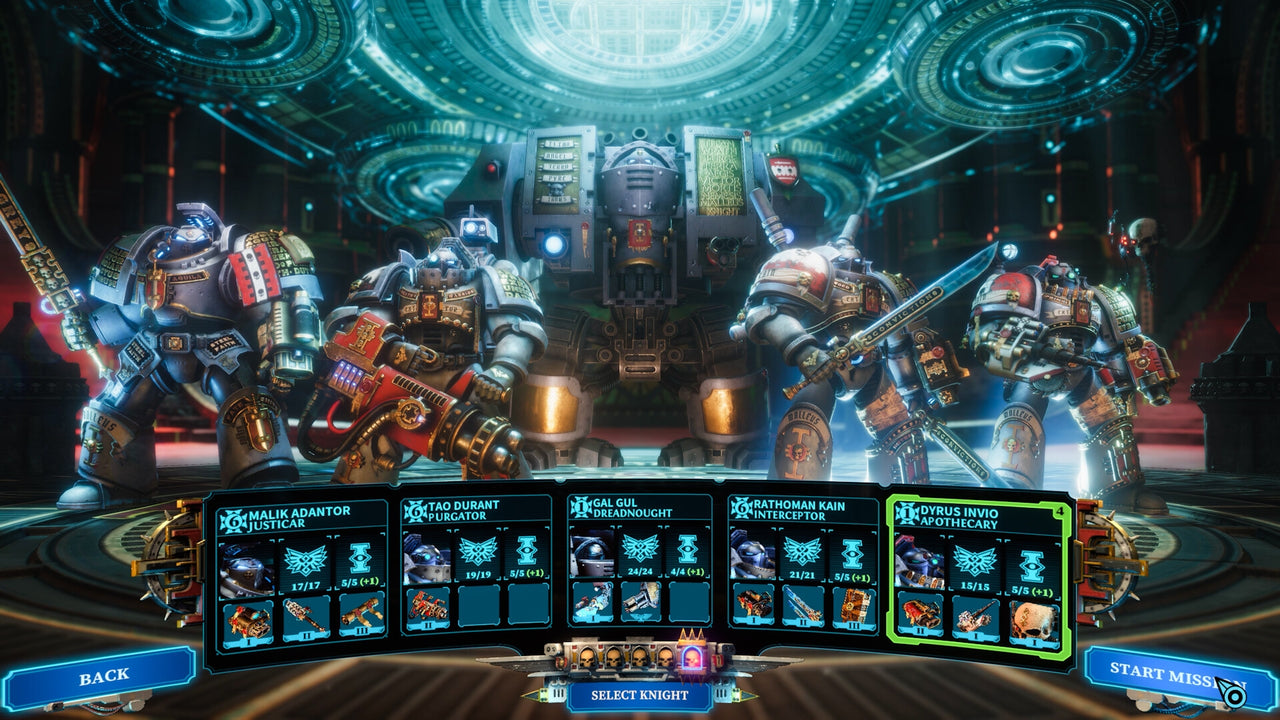Click the rank badge beside Rathoman Kain's name
Image resolution: width=1280 pixels, height=720 pixels.
click(x=740, y=507)
